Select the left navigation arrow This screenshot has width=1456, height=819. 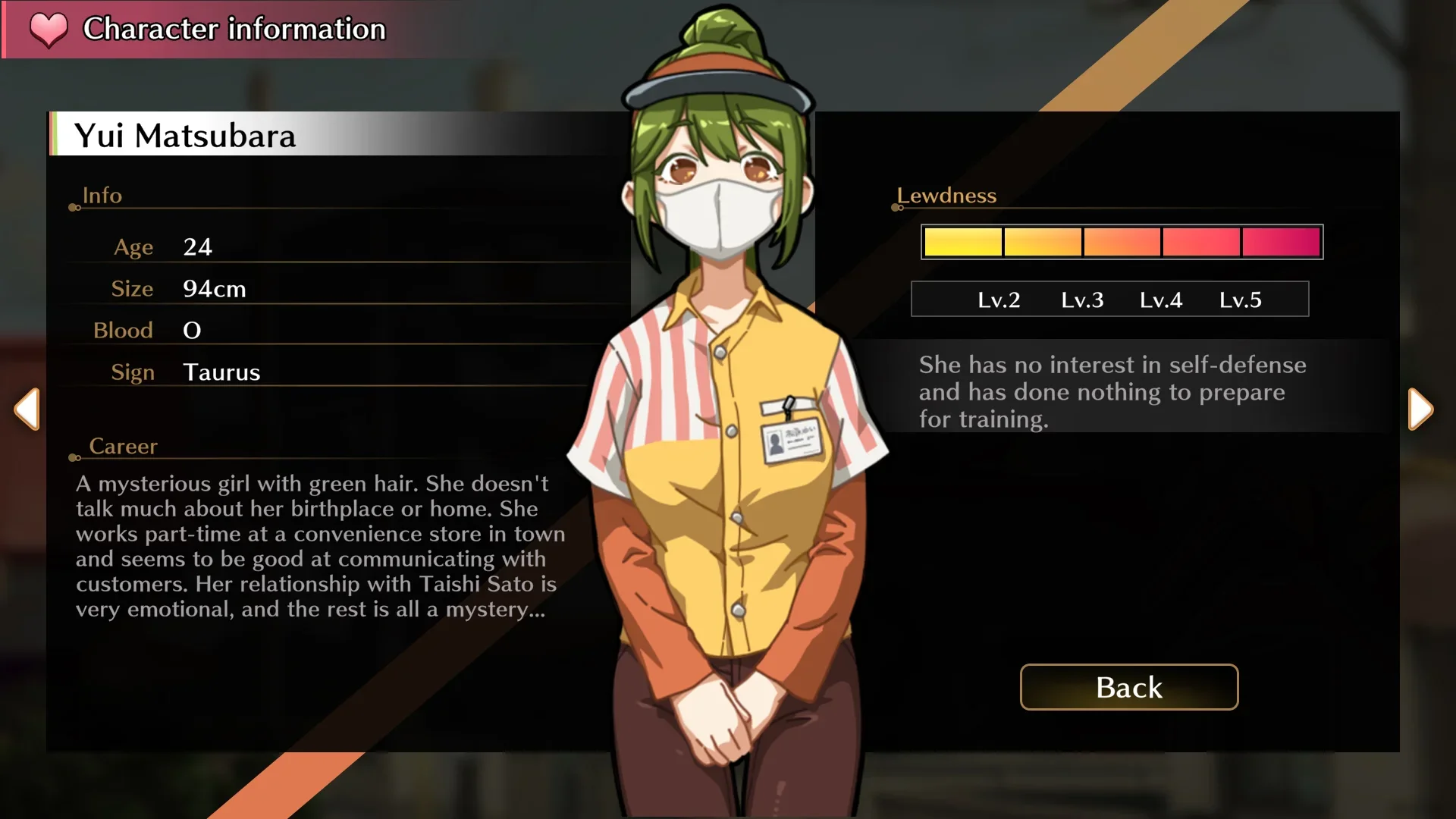tap(27, 409)
